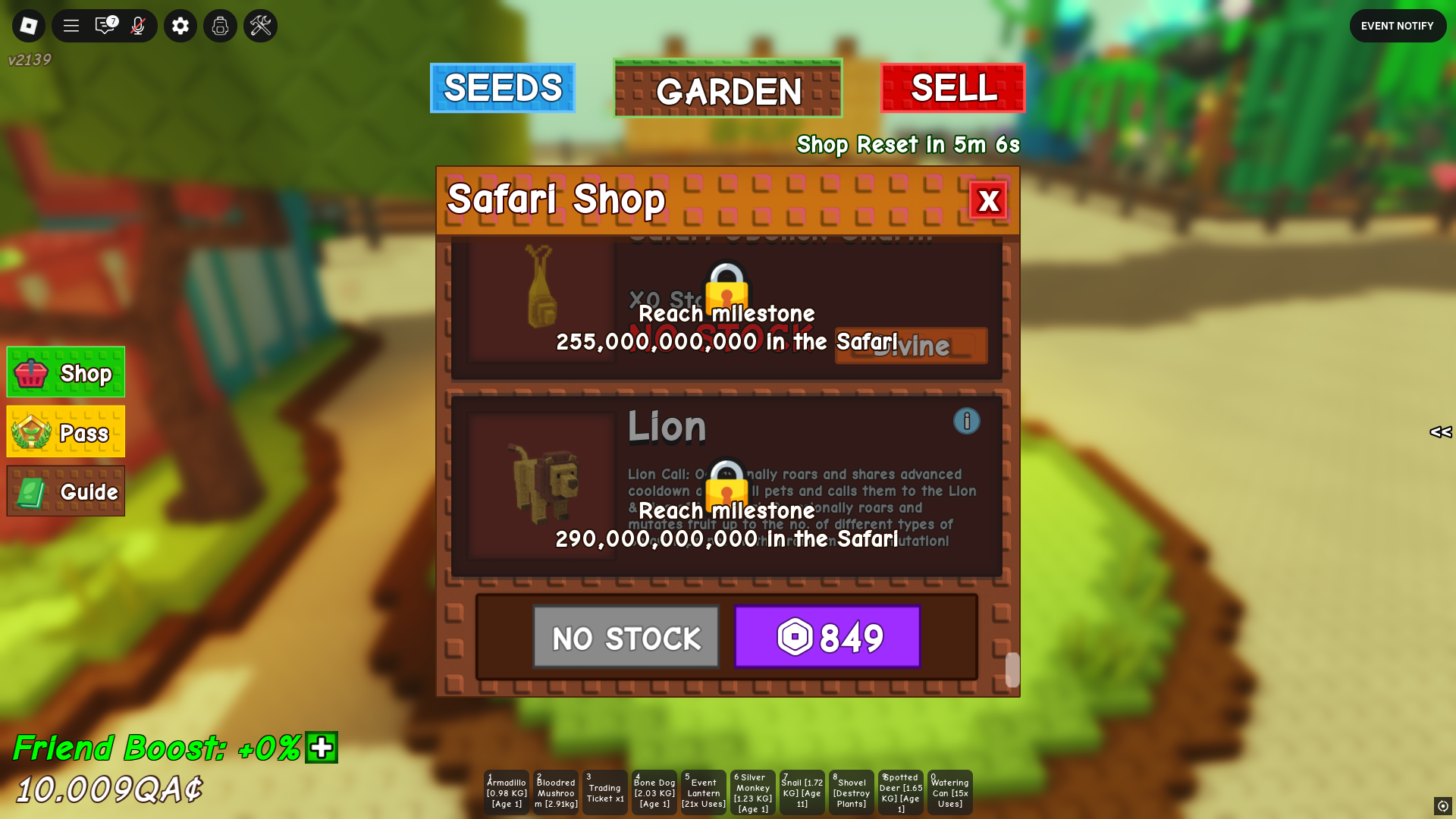The image size is (1456, 819).
Task: Buy the Lion for 849 Robux
Action: tap(827, 637)
